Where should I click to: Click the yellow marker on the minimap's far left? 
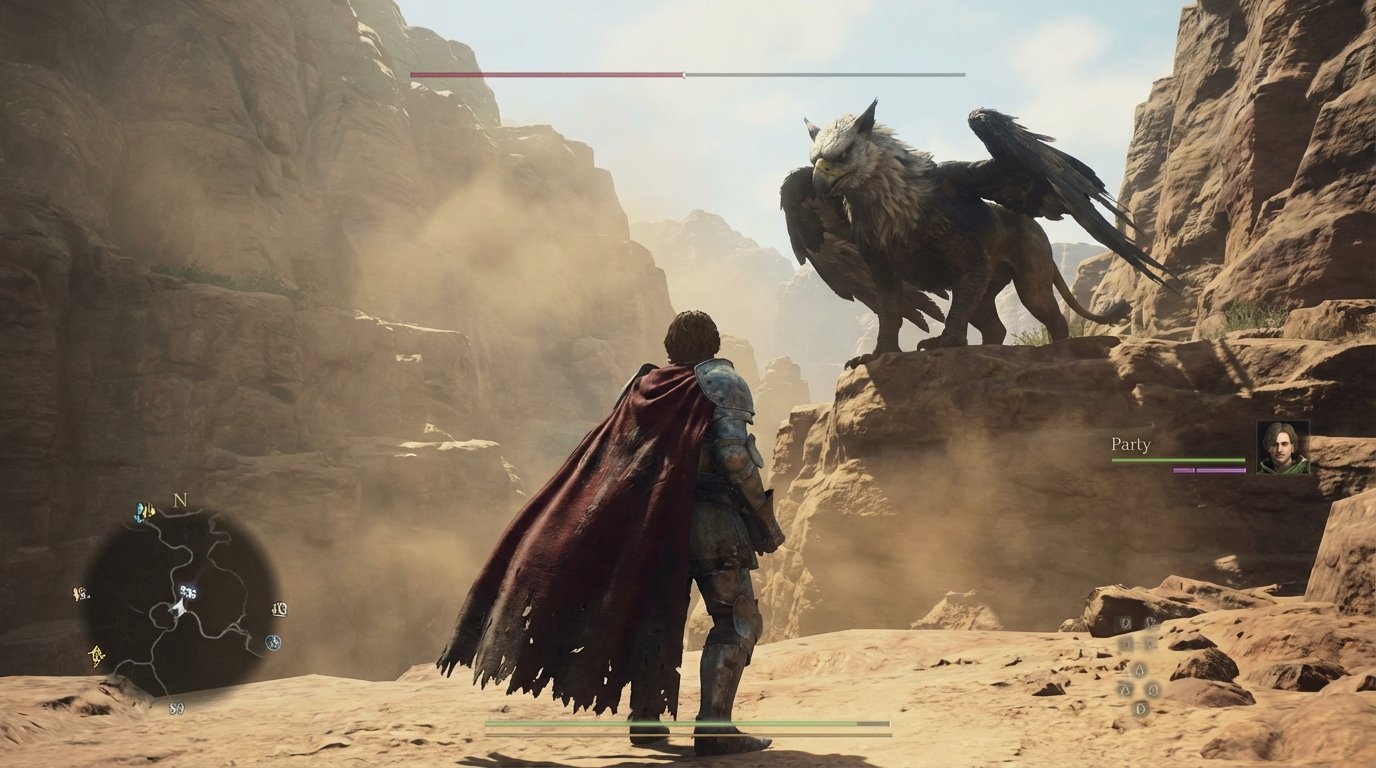coord(79,593)
